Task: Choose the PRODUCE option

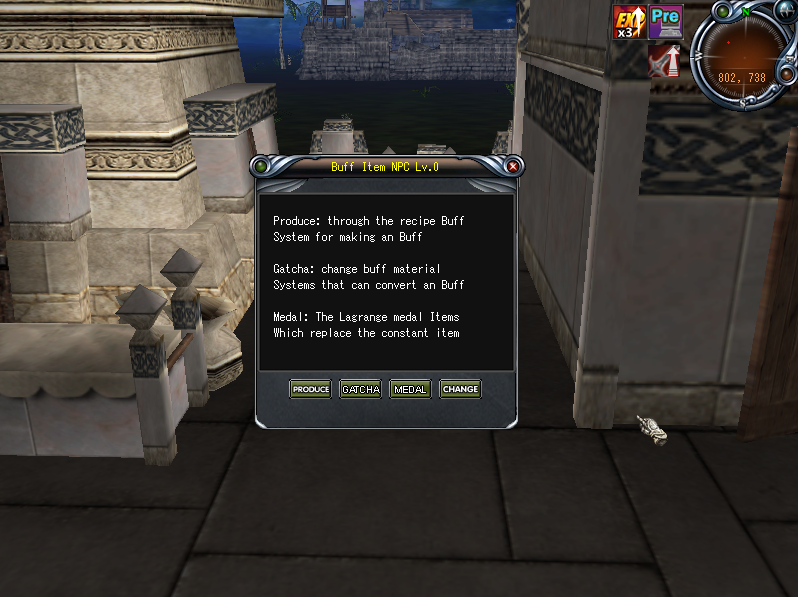Action: click(310, 389)
